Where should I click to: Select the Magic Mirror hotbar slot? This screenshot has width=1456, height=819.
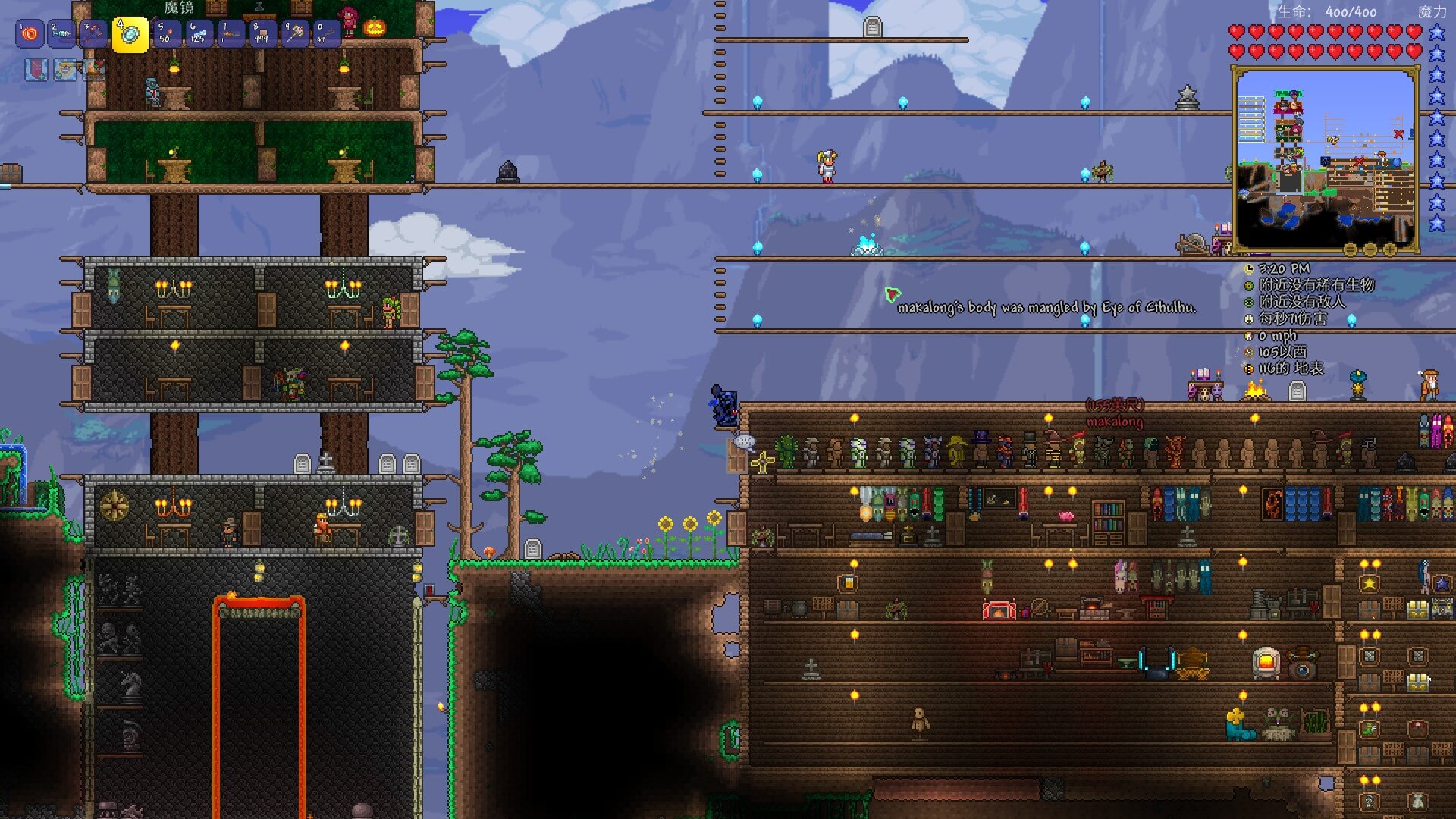130,35
